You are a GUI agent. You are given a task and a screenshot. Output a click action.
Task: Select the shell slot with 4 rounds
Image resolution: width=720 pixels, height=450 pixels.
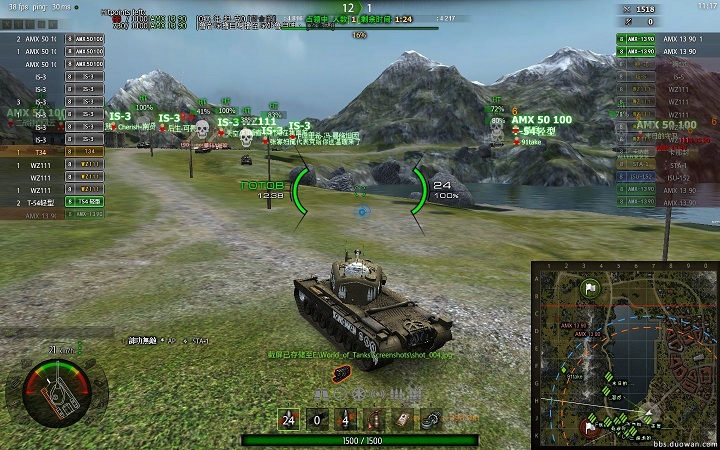(x=345, y=421)
